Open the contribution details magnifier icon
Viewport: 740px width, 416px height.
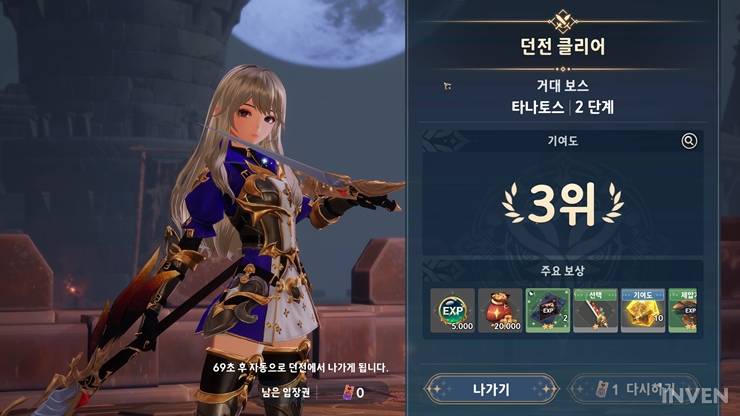[689, 141]
